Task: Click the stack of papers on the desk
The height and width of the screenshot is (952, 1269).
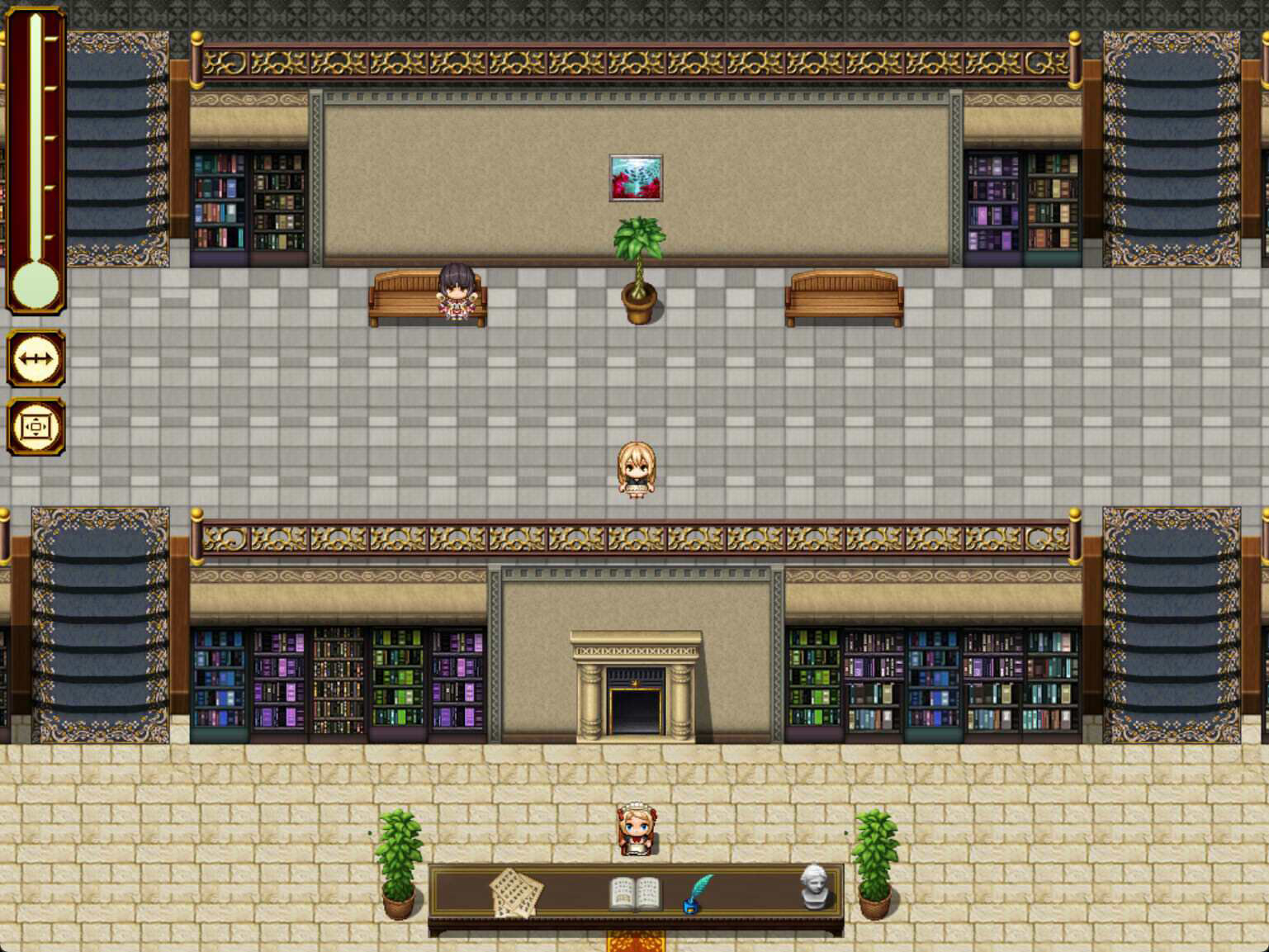Action: (x=516, y=890)
